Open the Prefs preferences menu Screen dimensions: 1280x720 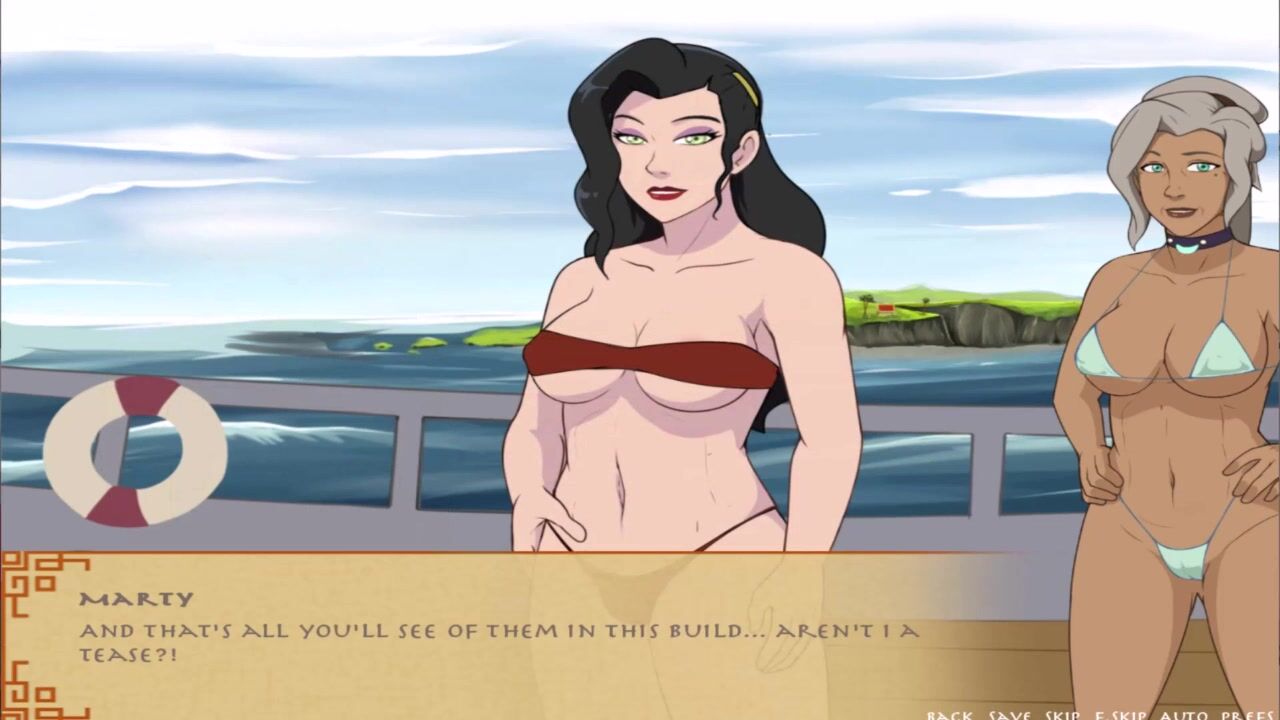[x=1247, y=715]
